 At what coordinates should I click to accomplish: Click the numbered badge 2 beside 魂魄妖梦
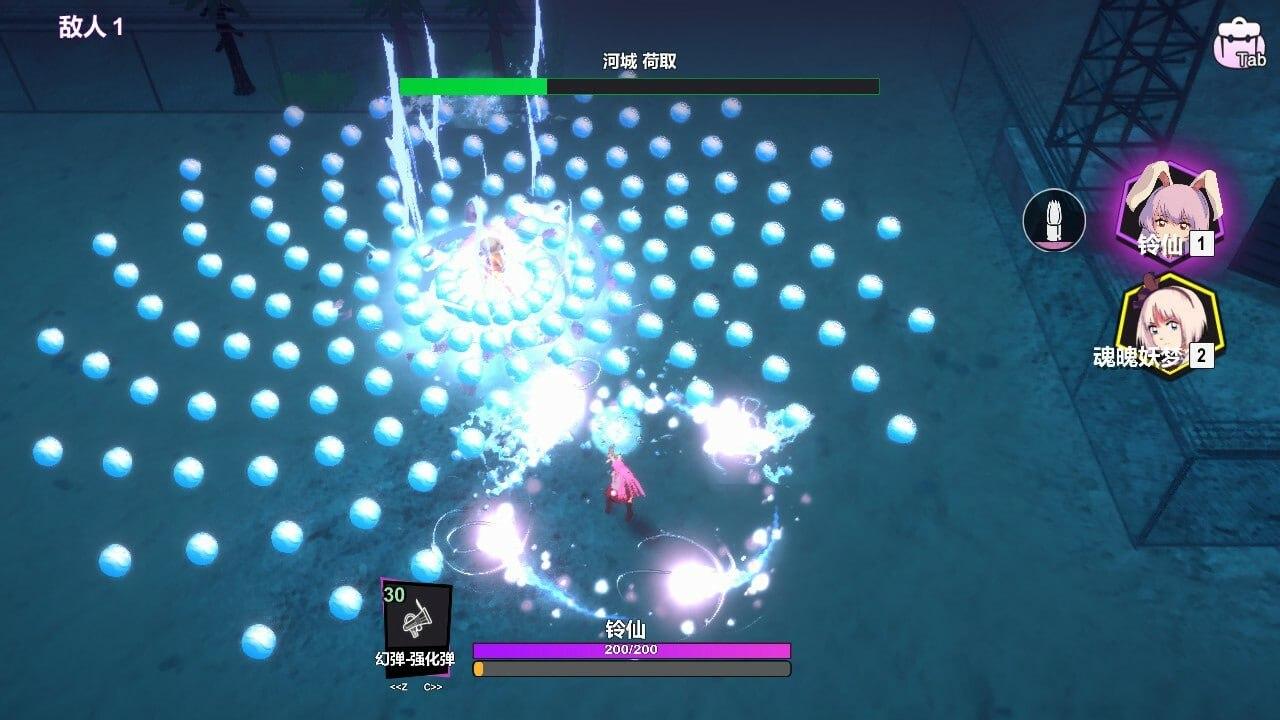[1203, 357]
